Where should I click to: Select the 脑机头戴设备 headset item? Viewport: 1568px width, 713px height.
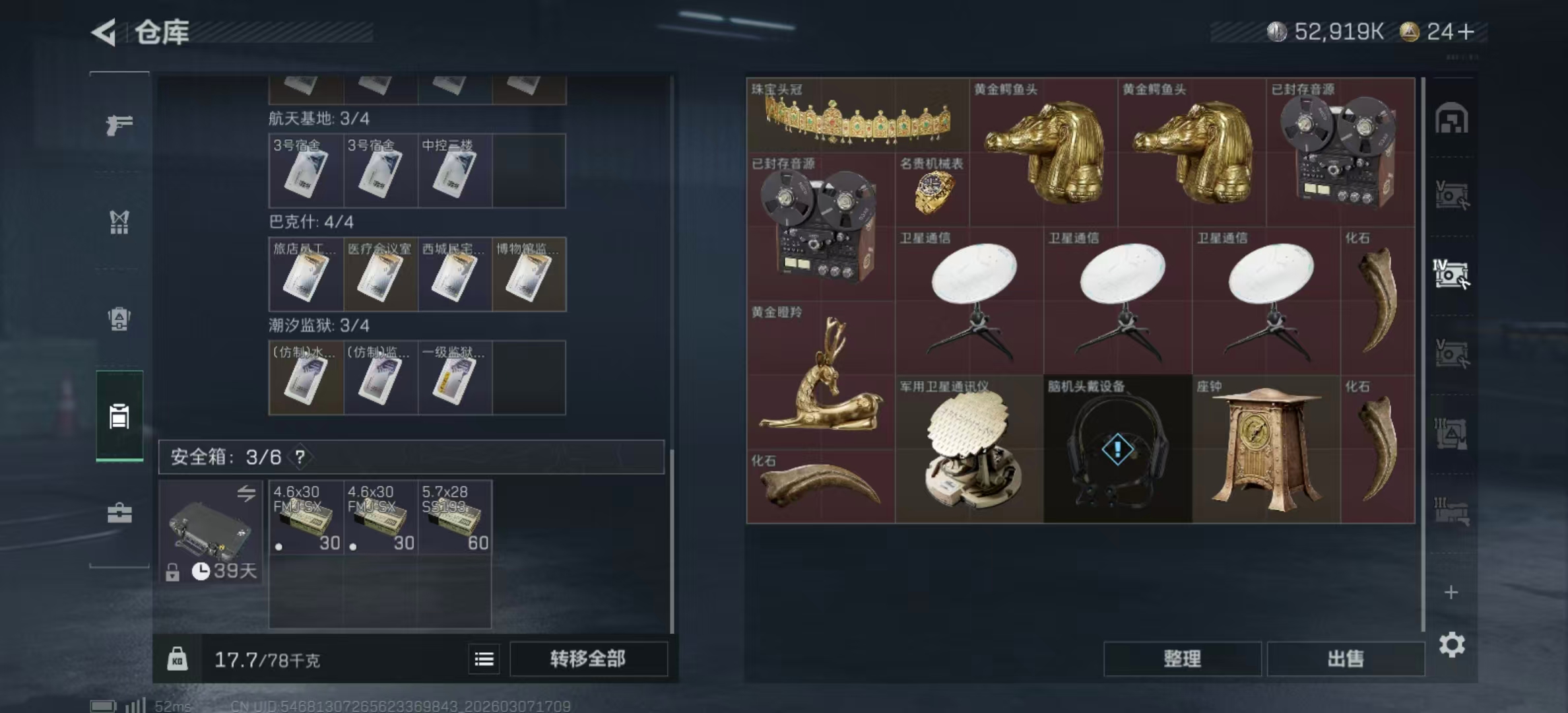pos(1117,449)
